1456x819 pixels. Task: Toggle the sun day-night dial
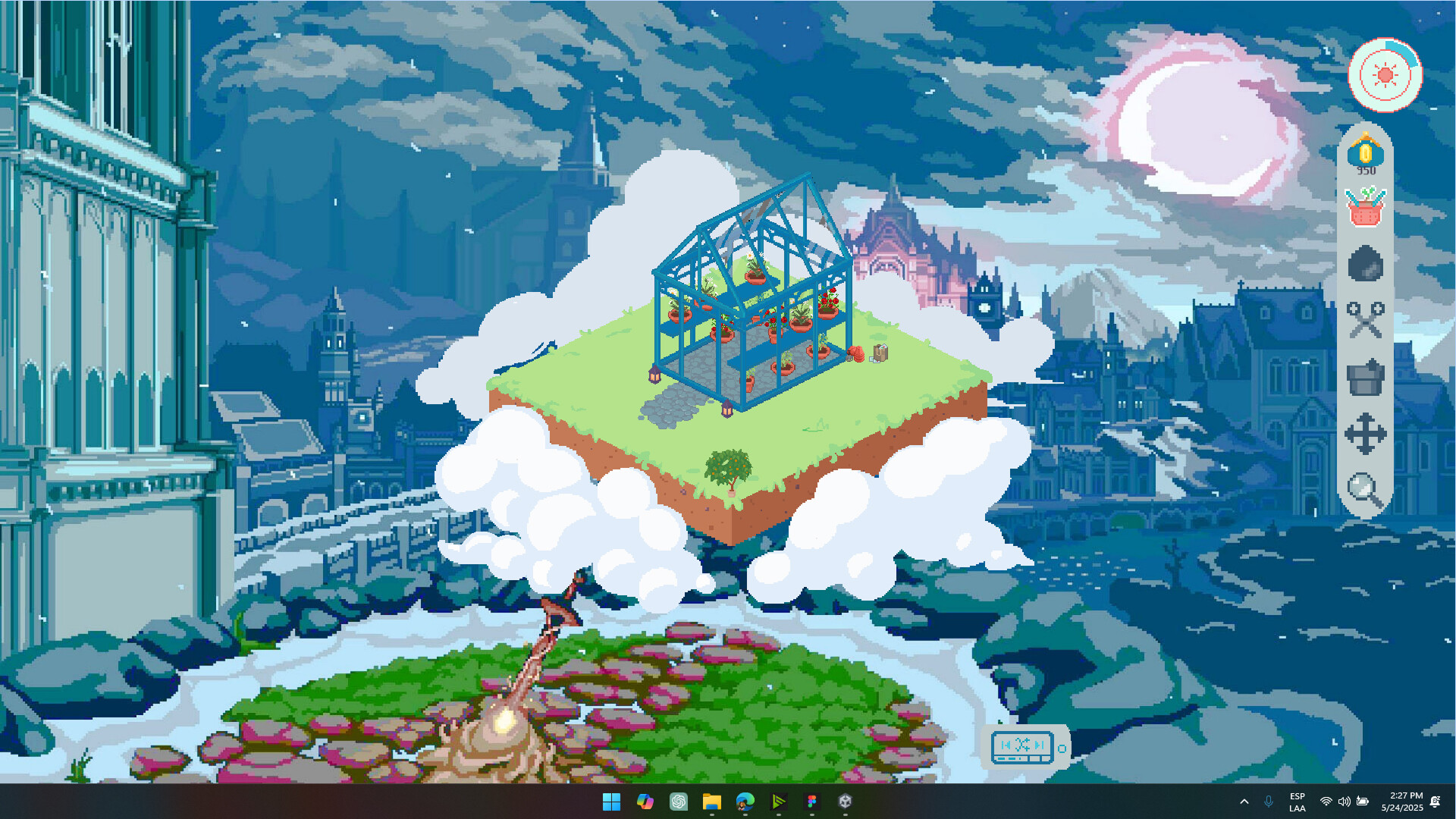(x=1387, y=74)
